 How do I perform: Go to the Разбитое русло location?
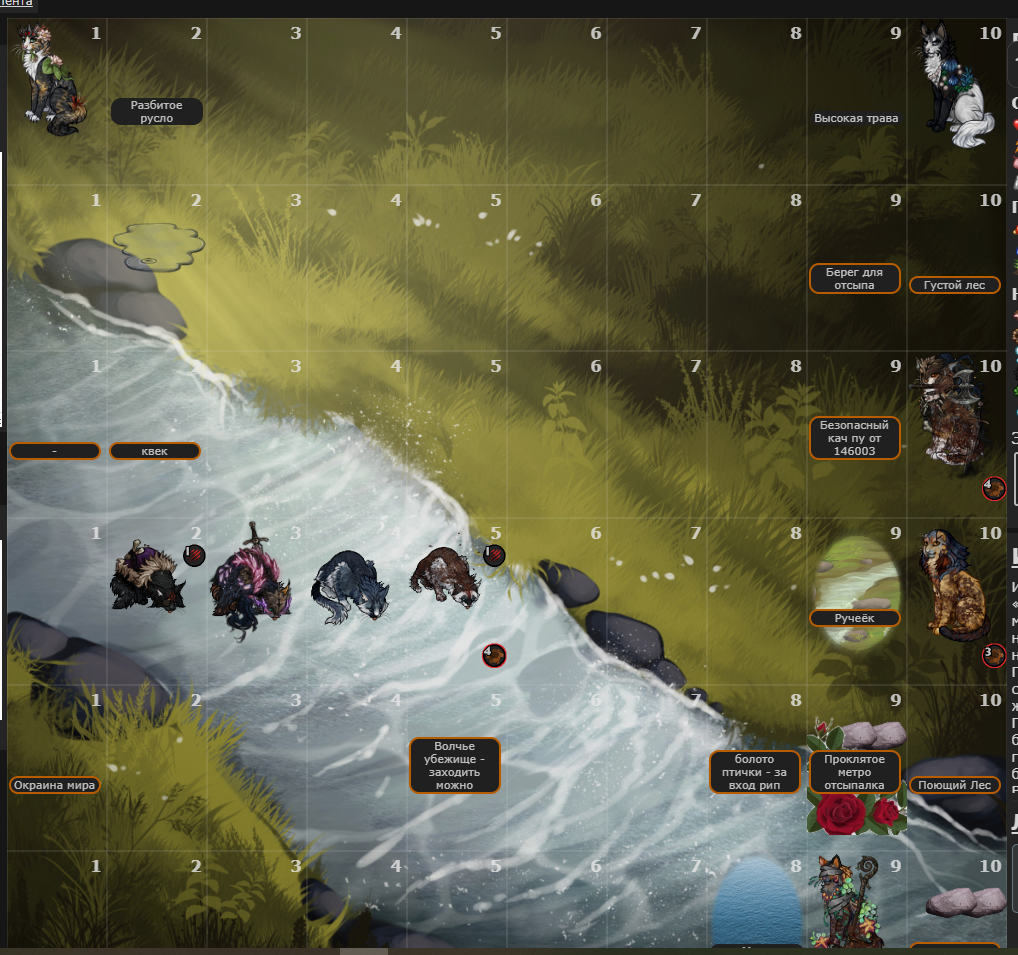[x=157, y=111]
